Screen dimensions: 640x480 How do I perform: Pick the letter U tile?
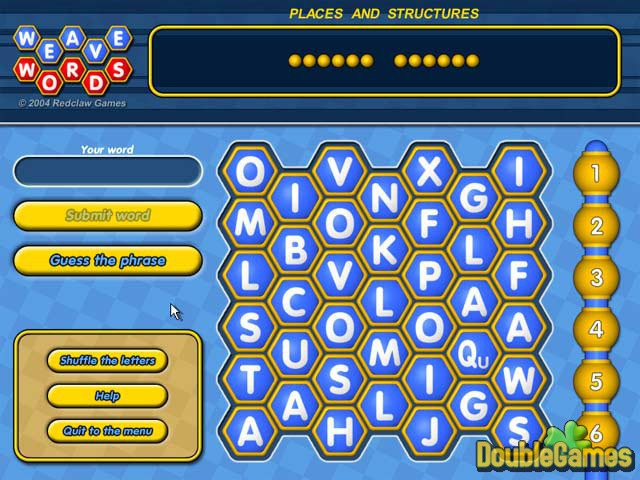pos(295,353)
